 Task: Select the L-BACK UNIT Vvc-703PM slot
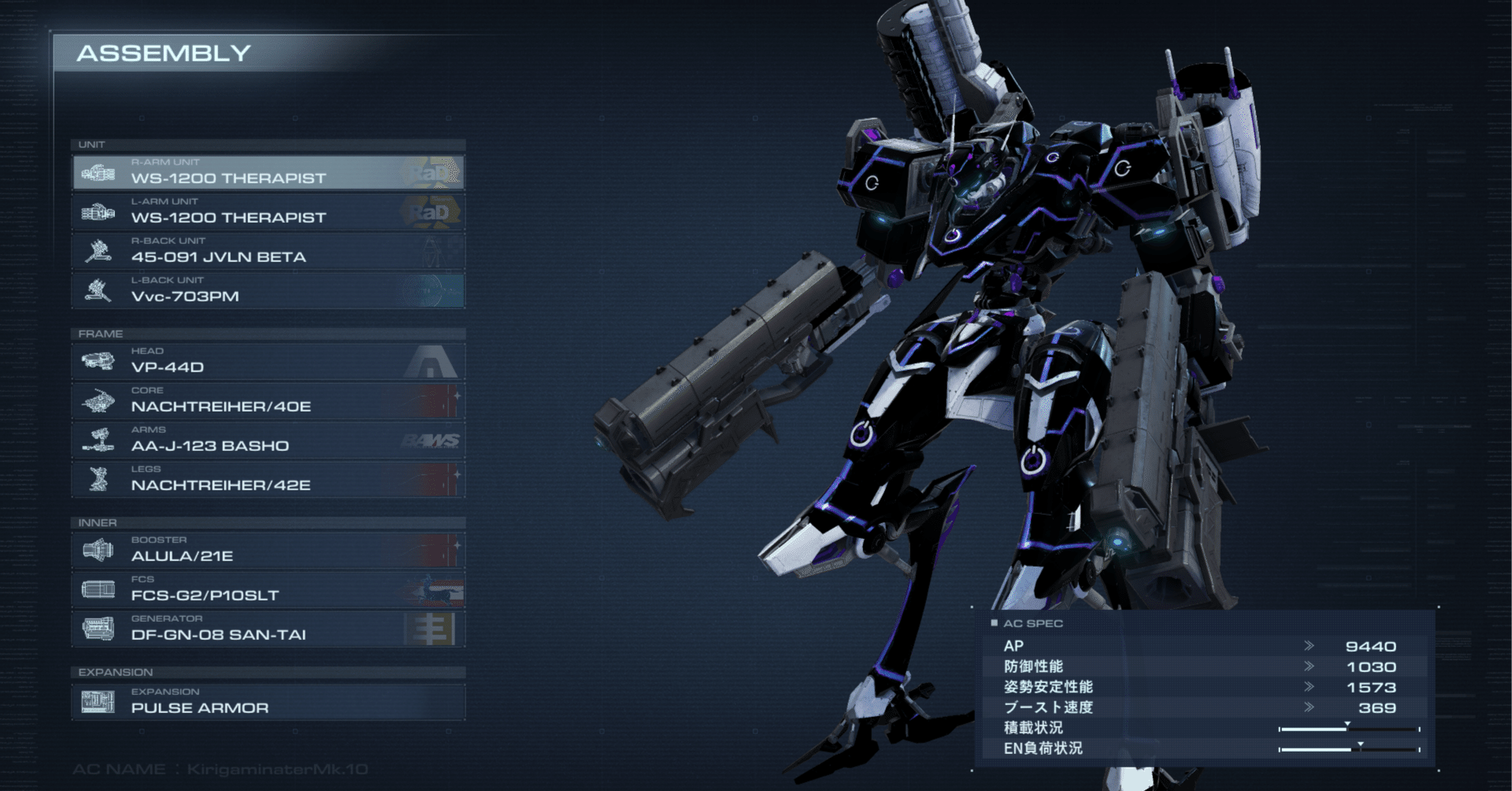pyautogui.click(x=268, y=290)
